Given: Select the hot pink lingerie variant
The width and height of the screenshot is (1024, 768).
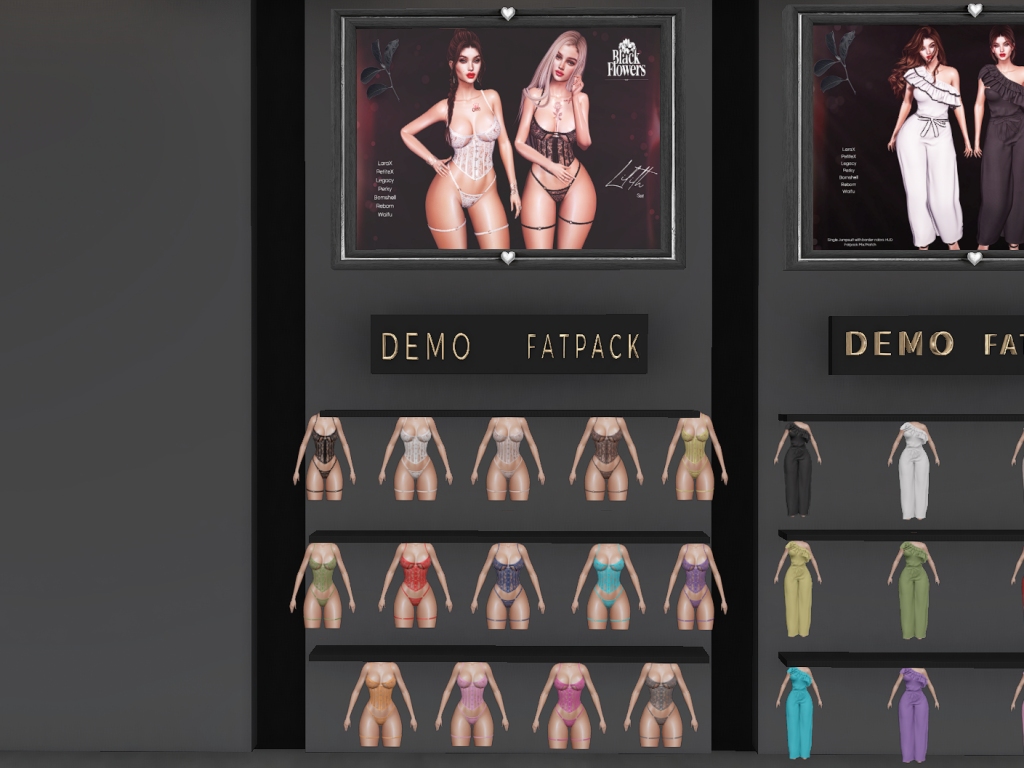Looking at the screenshot, I should pyautogui.click(x=569, y=703).
